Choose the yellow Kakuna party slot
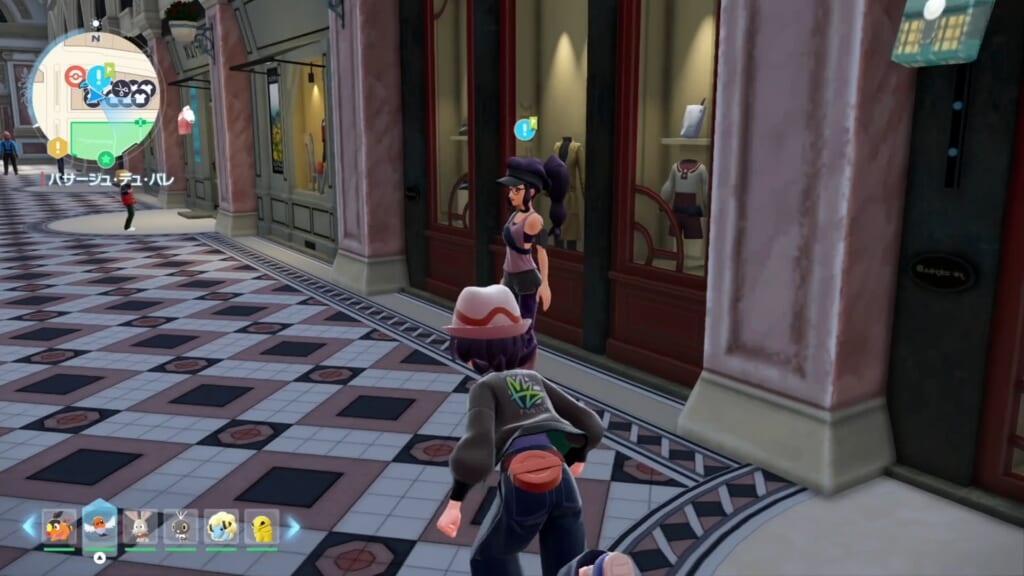The width and height of the screenshot is (1024, 576). coord(261,526)
